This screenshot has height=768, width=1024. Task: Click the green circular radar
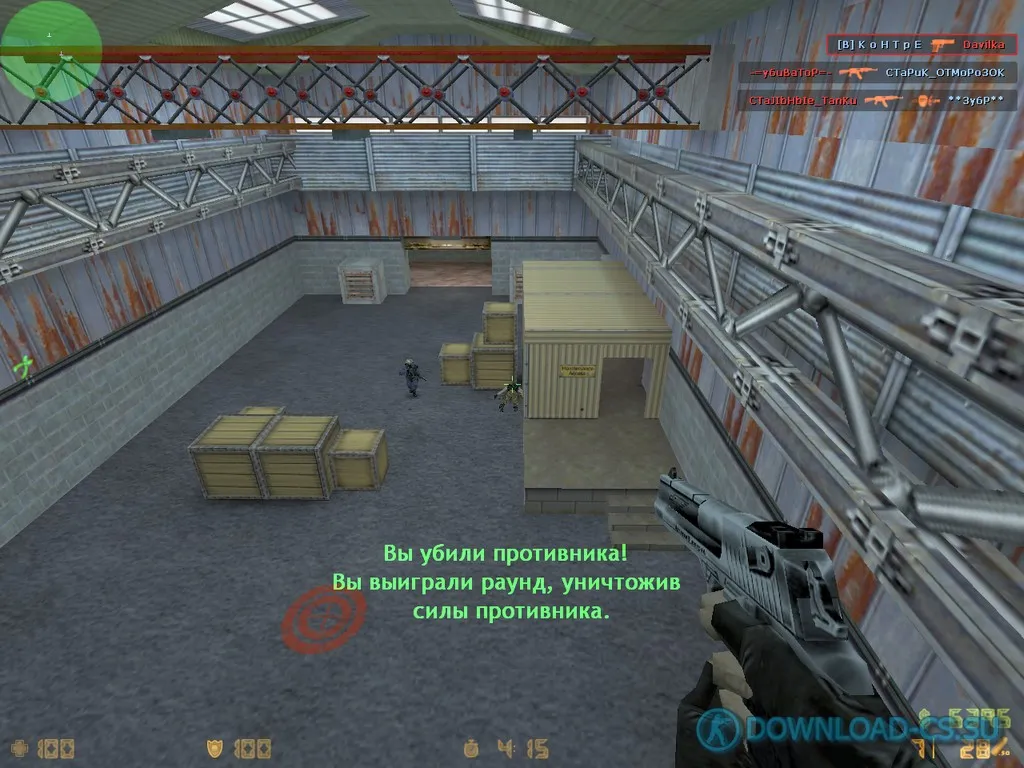pos(50,50)
